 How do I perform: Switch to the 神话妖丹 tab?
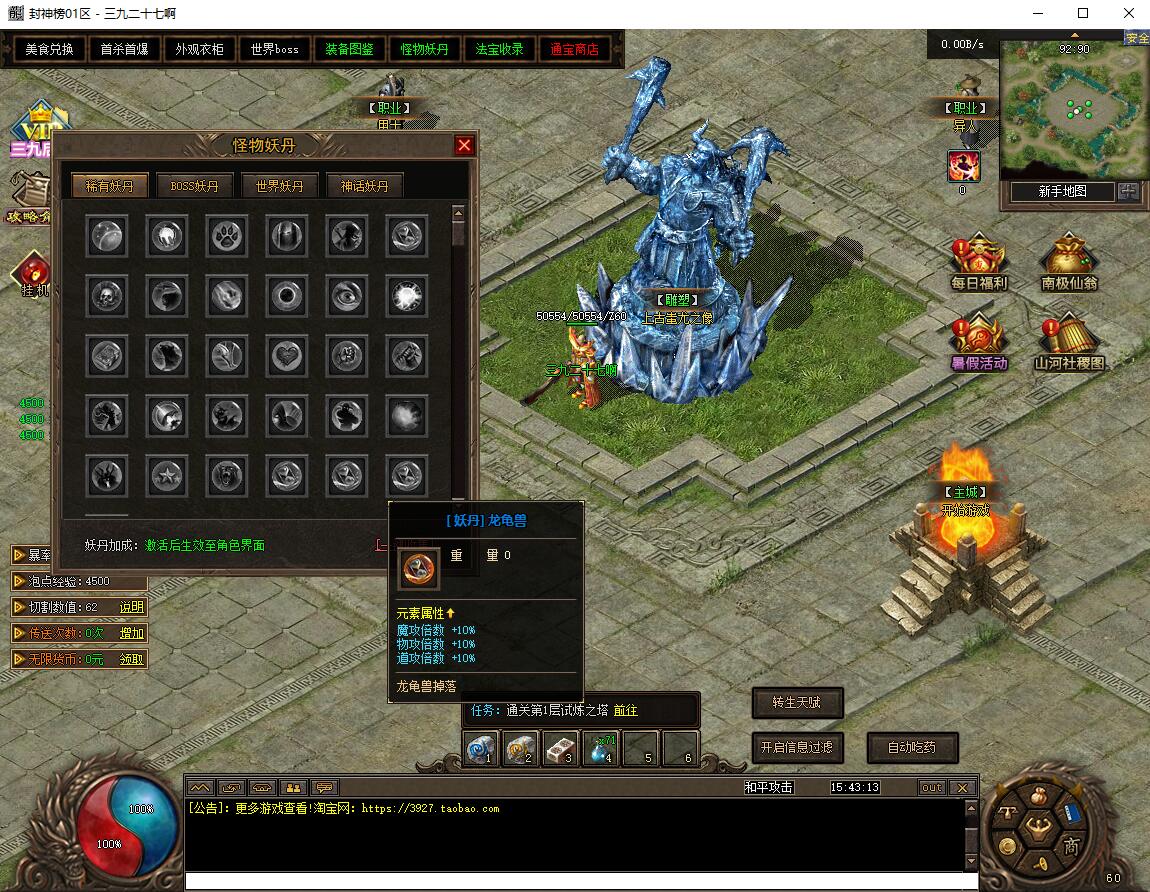point(365,186)
